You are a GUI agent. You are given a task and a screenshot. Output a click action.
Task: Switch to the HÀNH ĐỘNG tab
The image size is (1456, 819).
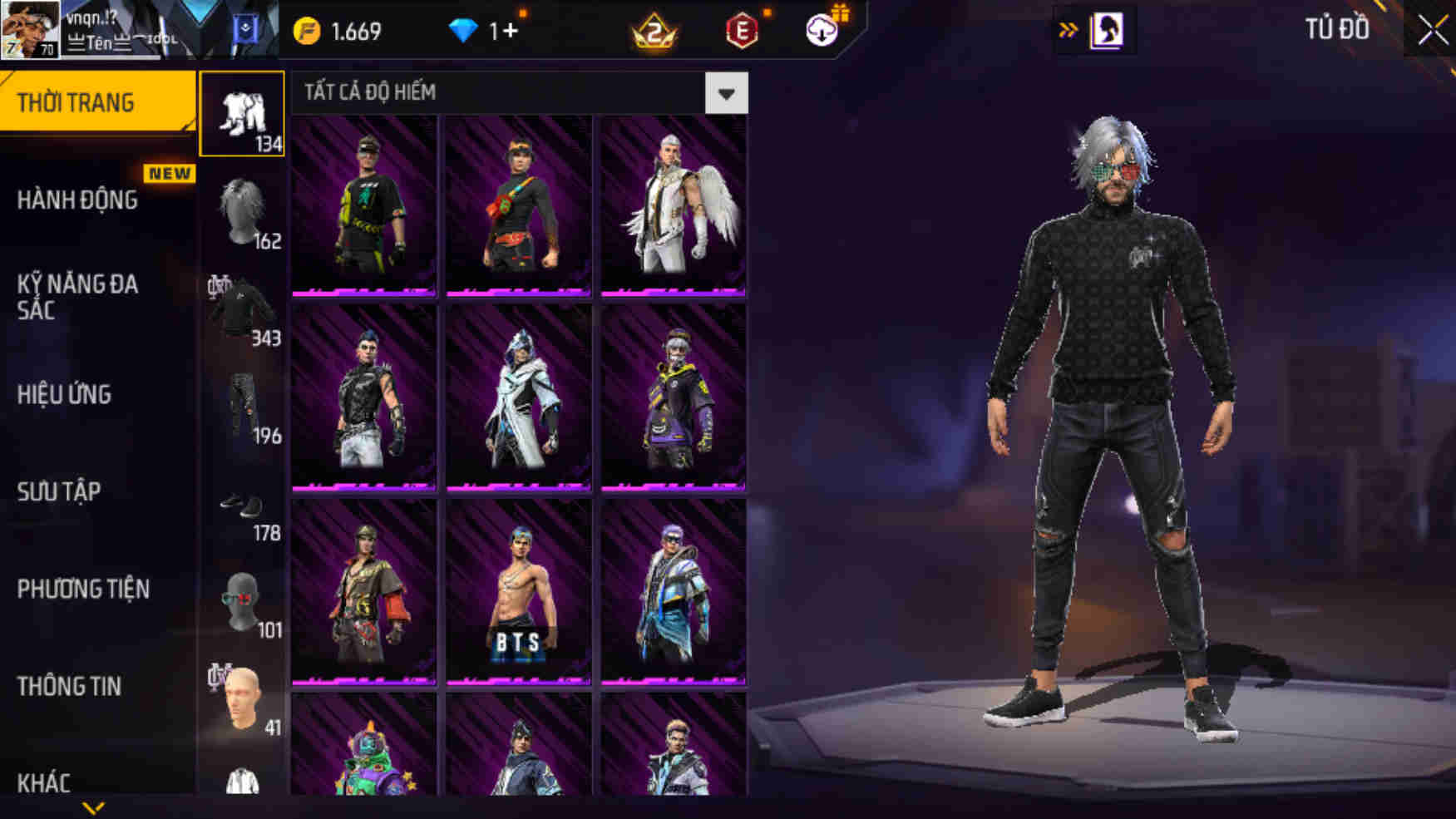[x=81, y=200]
